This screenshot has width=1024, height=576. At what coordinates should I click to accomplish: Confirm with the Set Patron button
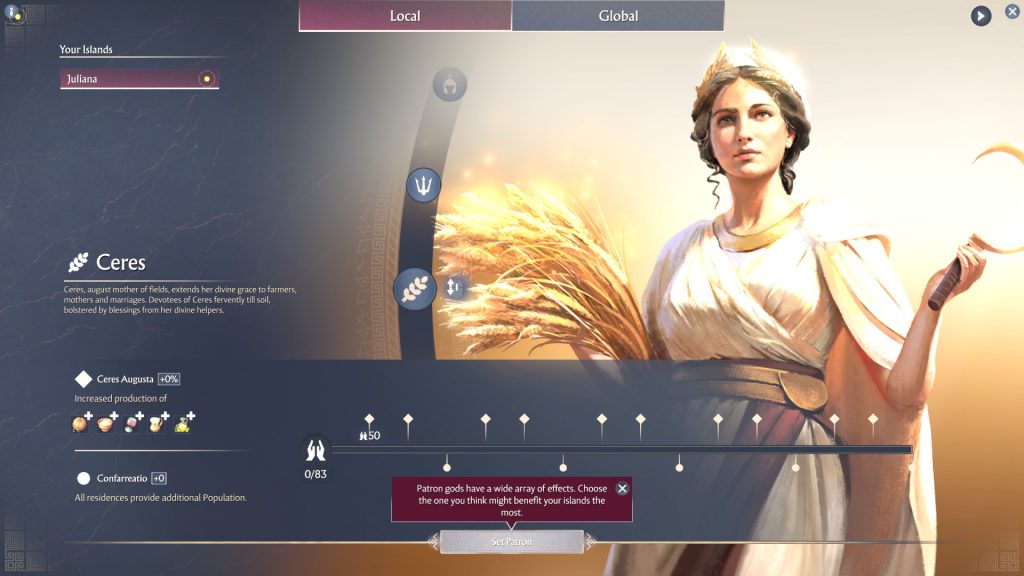(x=511, y=542)
